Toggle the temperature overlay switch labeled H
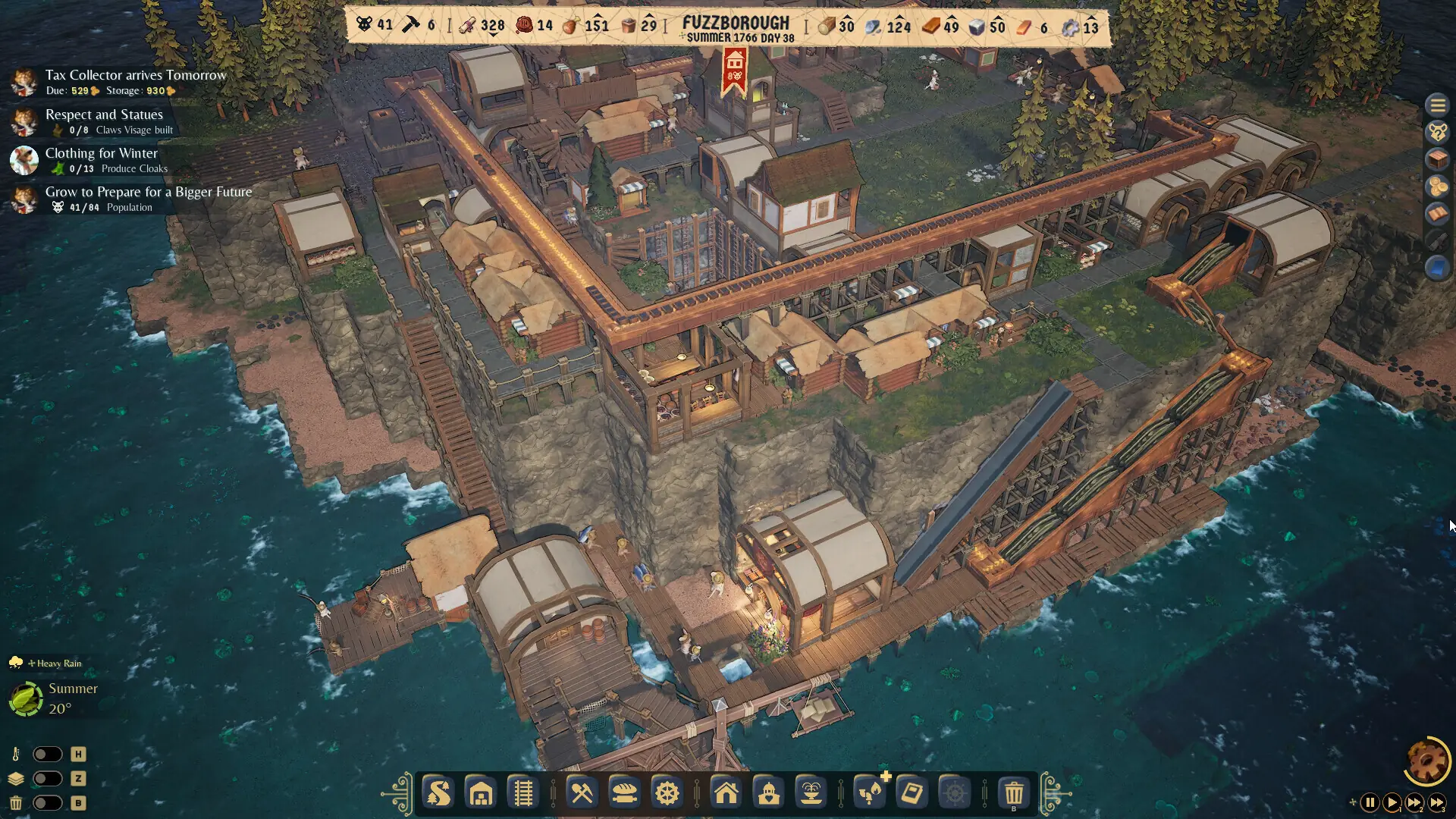This screenshot has width=1456, height=819. [x=48, y=754]
